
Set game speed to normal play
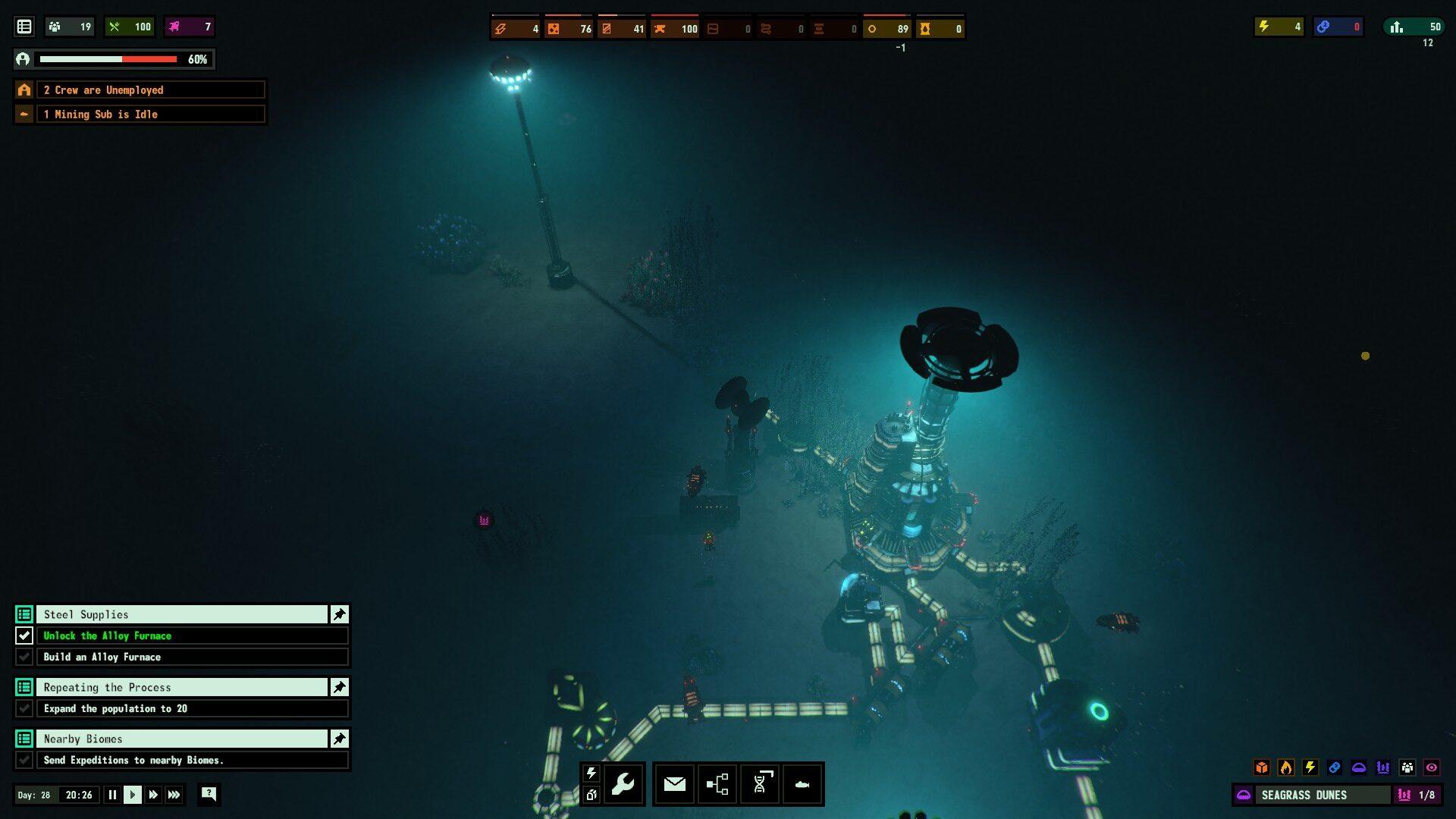(133, 795)
